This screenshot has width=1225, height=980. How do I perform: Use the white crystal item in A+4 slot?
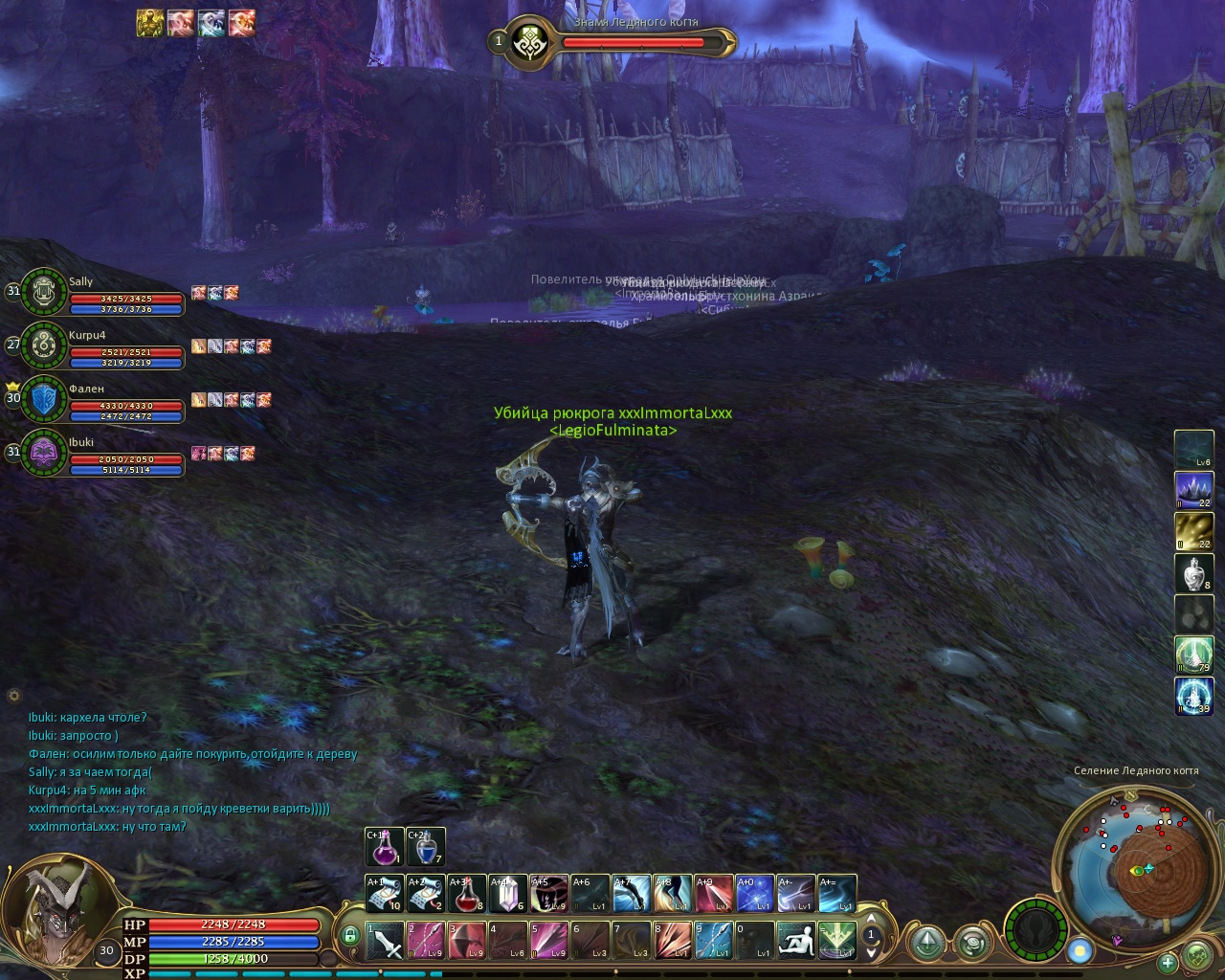507,894
